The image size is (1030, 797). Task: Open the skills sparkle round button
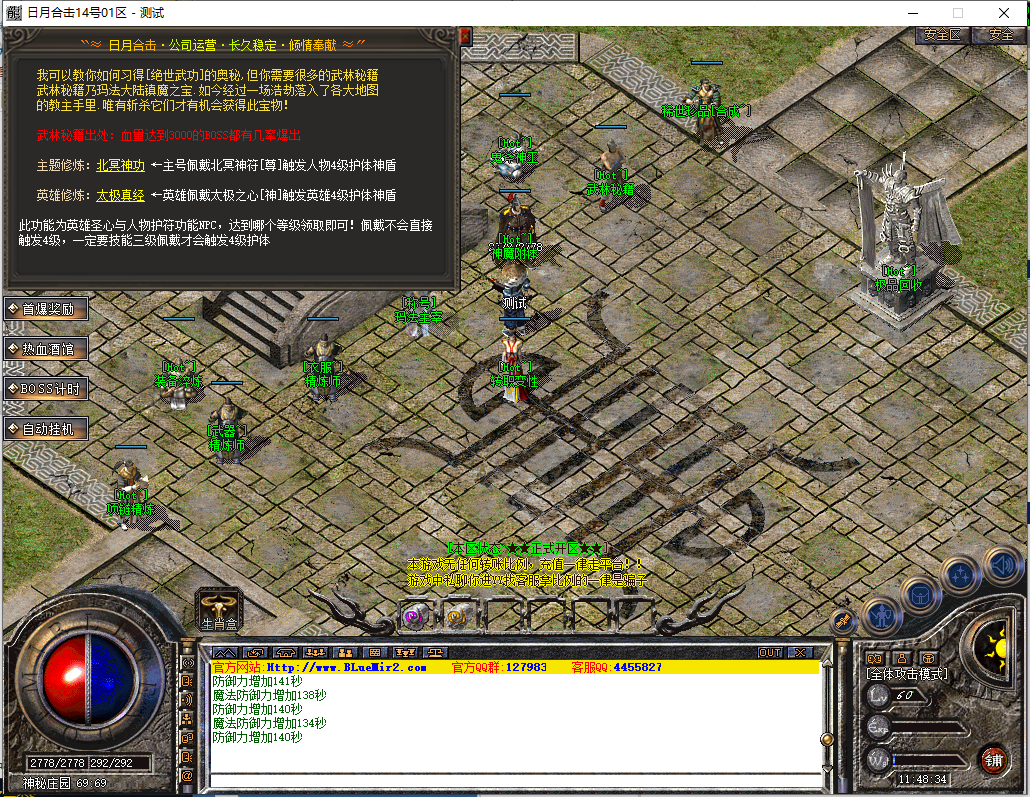coord(960,574)
